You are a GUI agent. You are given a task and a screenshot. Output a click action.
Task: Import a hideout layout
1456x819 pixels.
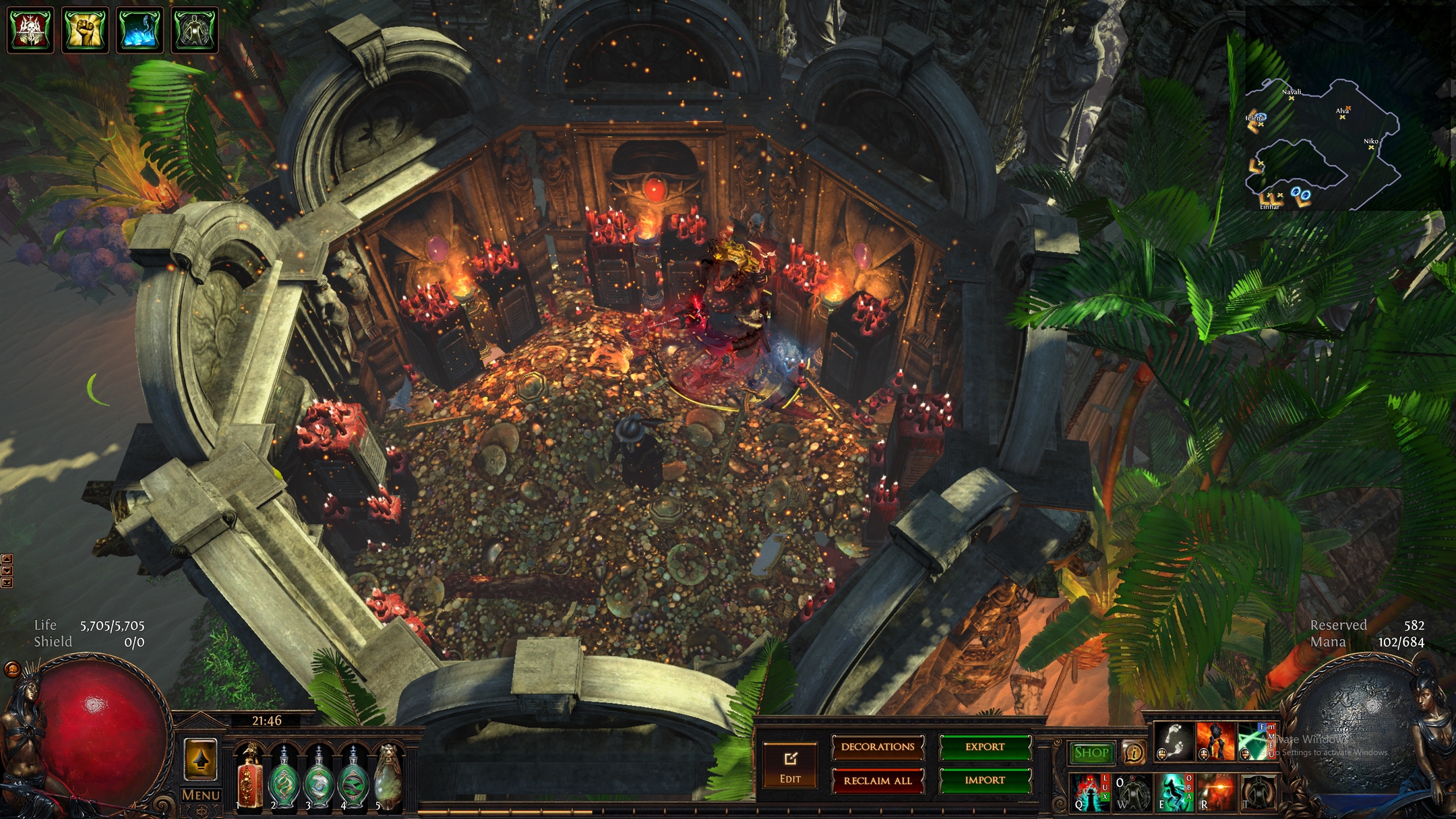tap(984, 781)
